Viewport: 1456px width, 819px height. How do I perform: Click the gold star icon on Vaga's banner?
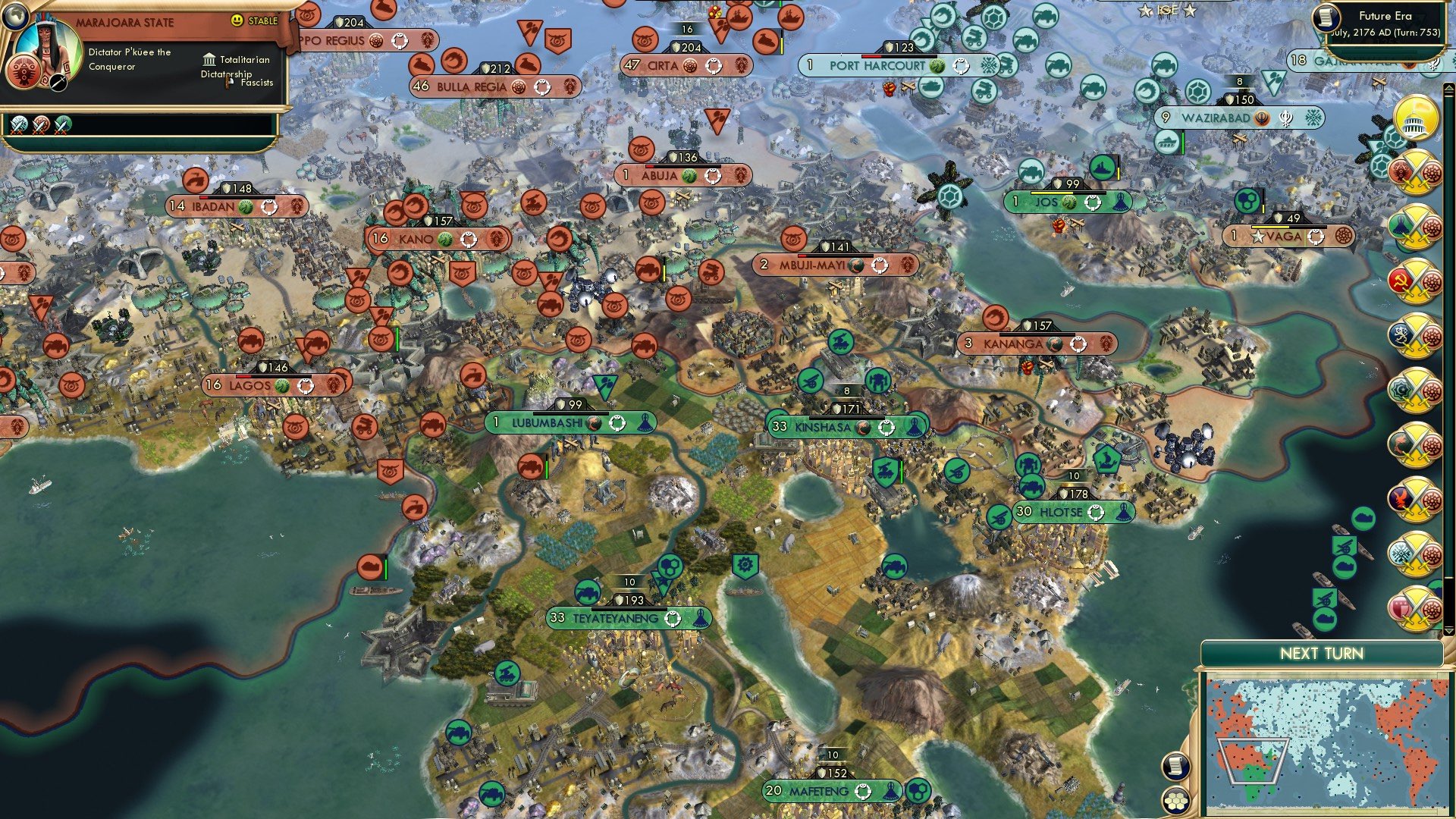[1258, 236]
